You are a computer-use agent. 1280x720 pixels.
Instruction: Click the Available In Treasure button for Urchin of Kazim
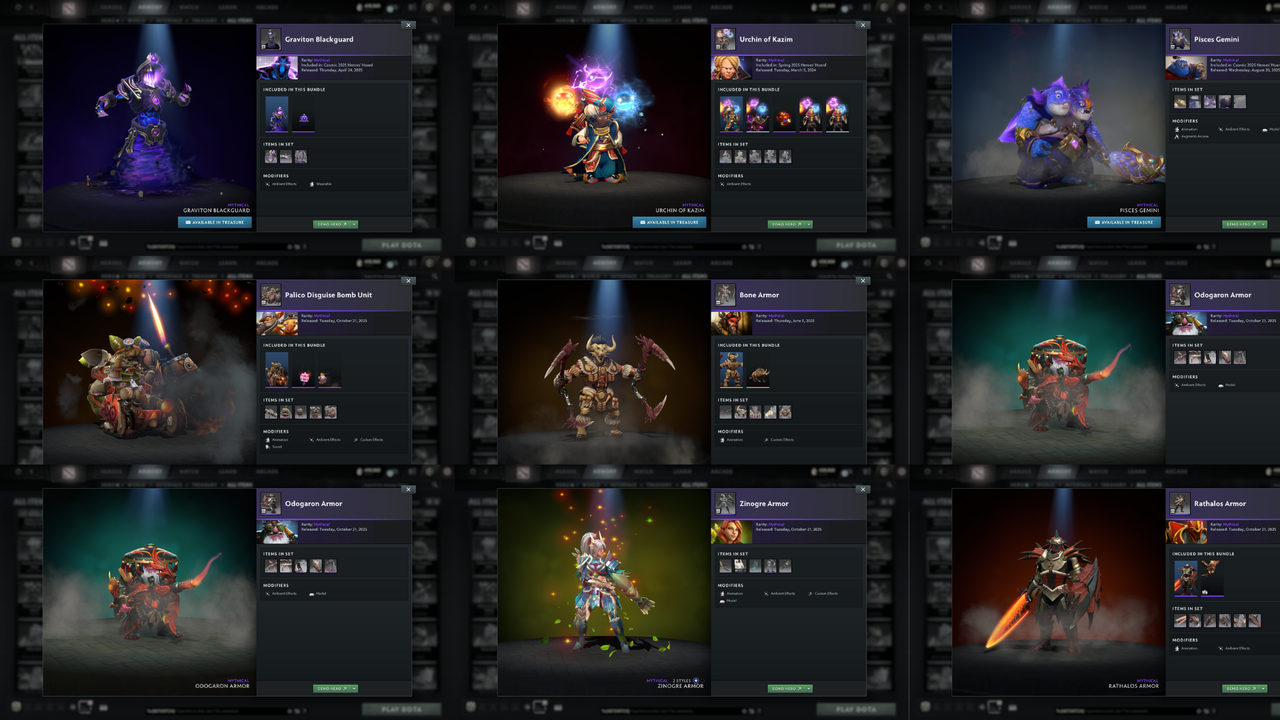tap(669, 222)
